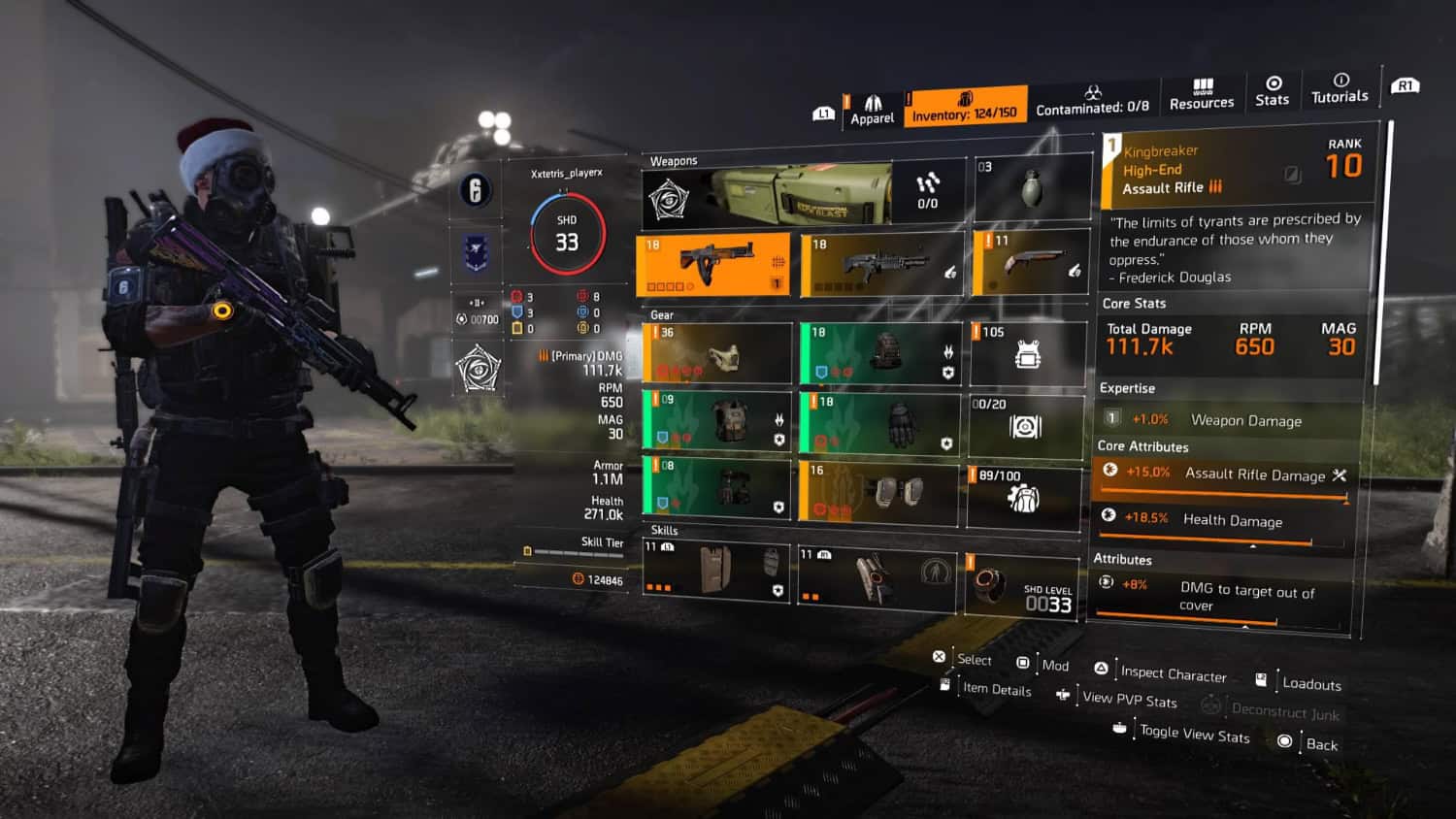Select the mask gear slot

tap(716, 353)
